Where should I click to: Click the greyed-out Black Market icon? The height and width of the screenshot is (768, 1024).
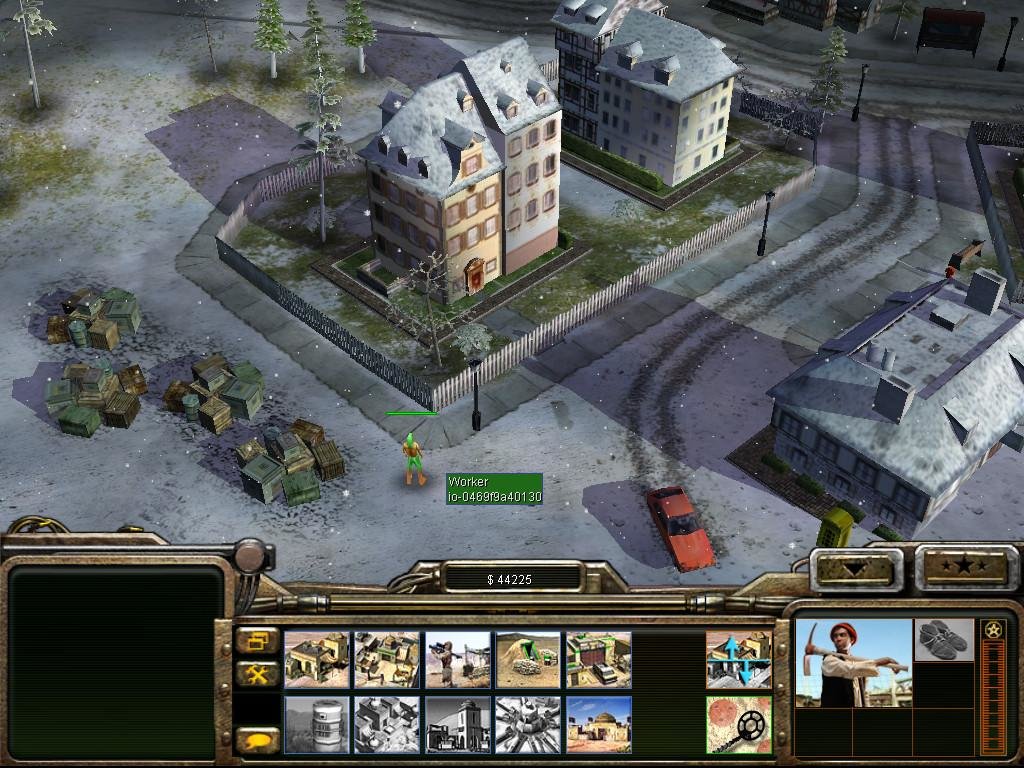387,724
